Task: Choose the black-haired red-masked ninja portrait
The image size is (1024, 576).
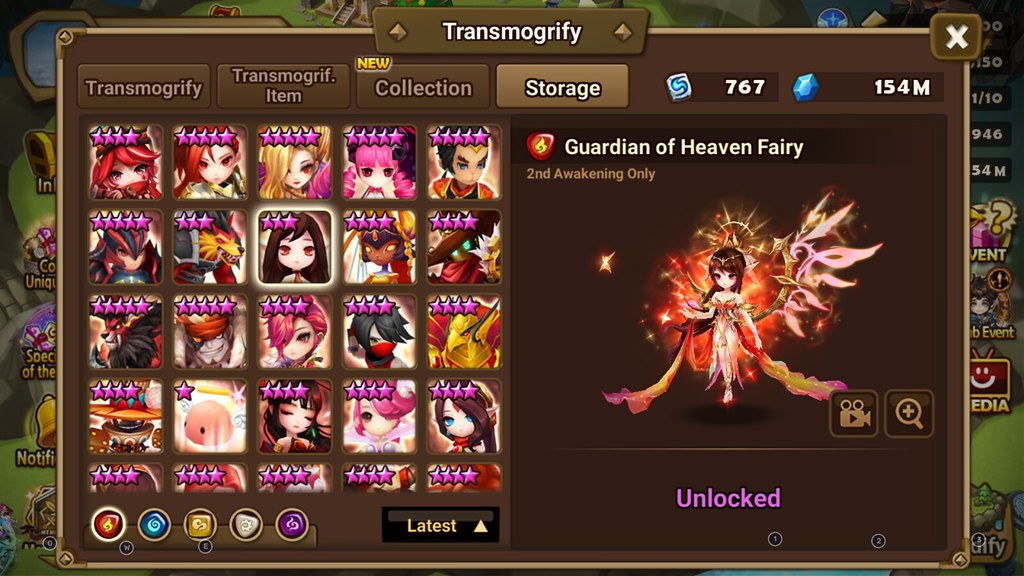Action: [x=379, y=331]
